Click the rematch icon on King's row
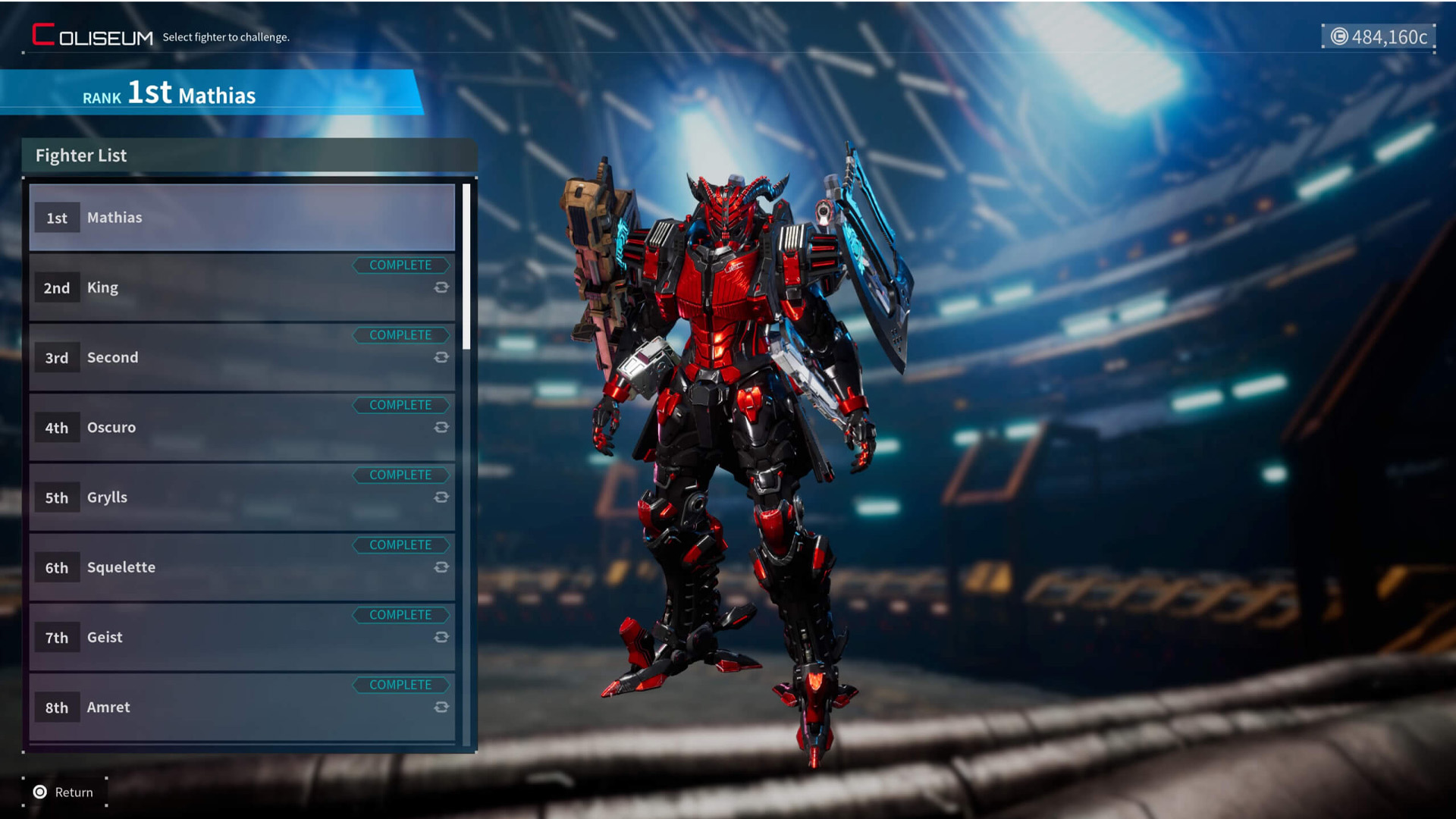The image size is (1456, 819). pyautogui.click(x=441, y=287)
